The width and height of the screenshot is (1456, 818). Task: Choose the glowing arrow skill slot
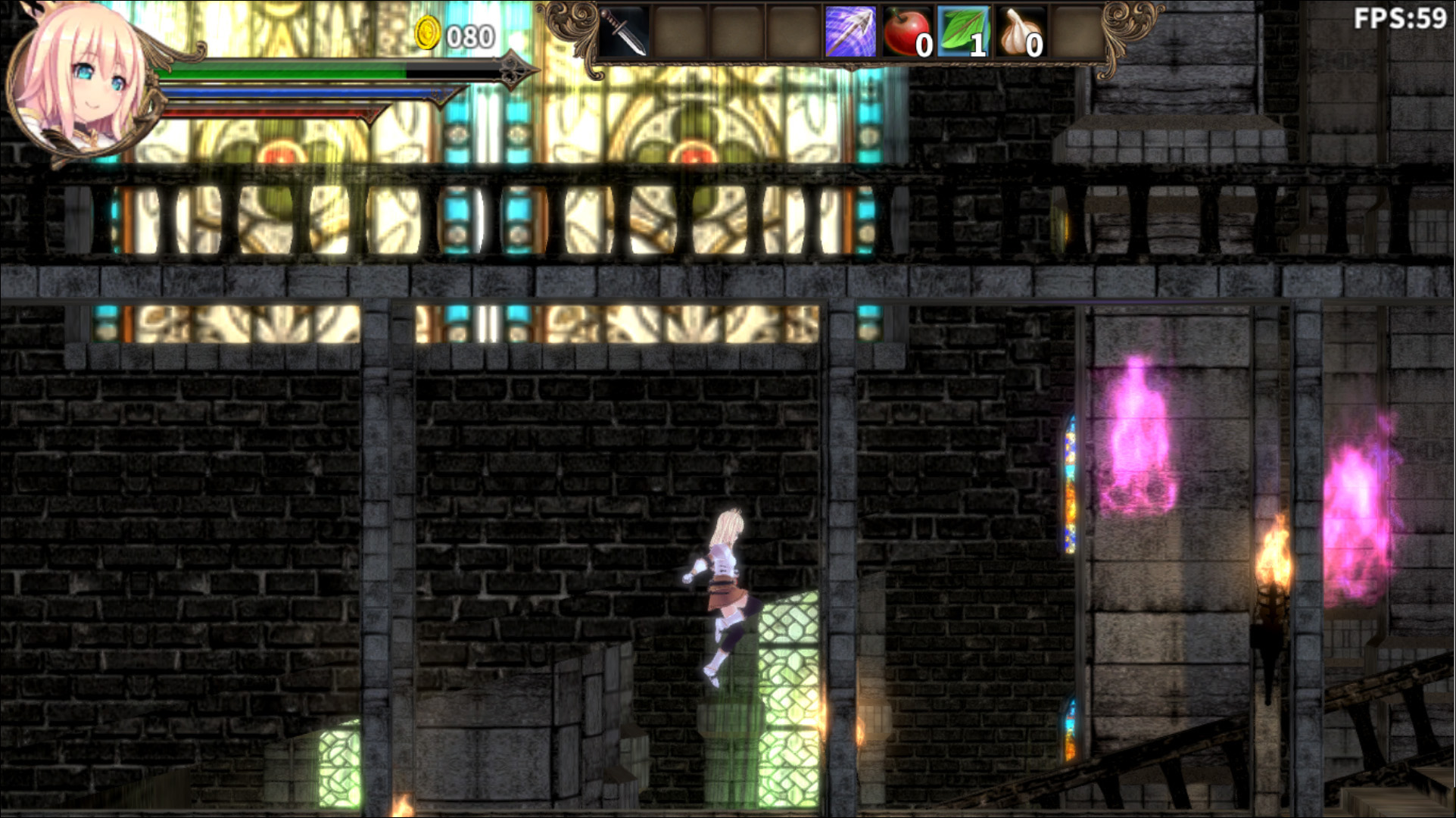[850, 33]
